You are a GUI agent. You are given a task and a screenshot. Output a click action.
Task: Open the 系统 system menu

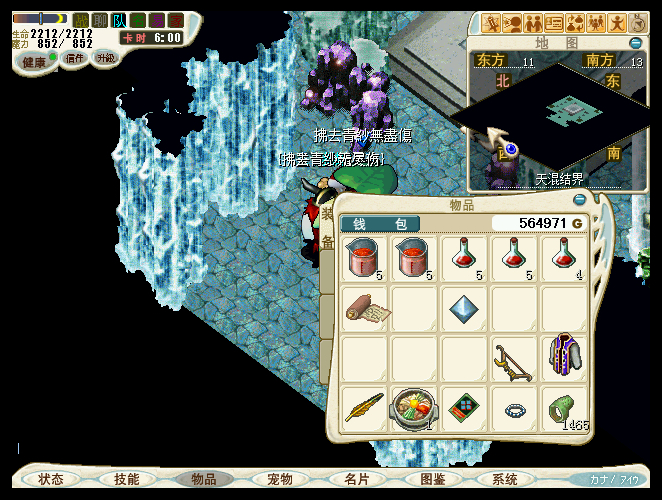pyautogui.click(x=505, y=479)
